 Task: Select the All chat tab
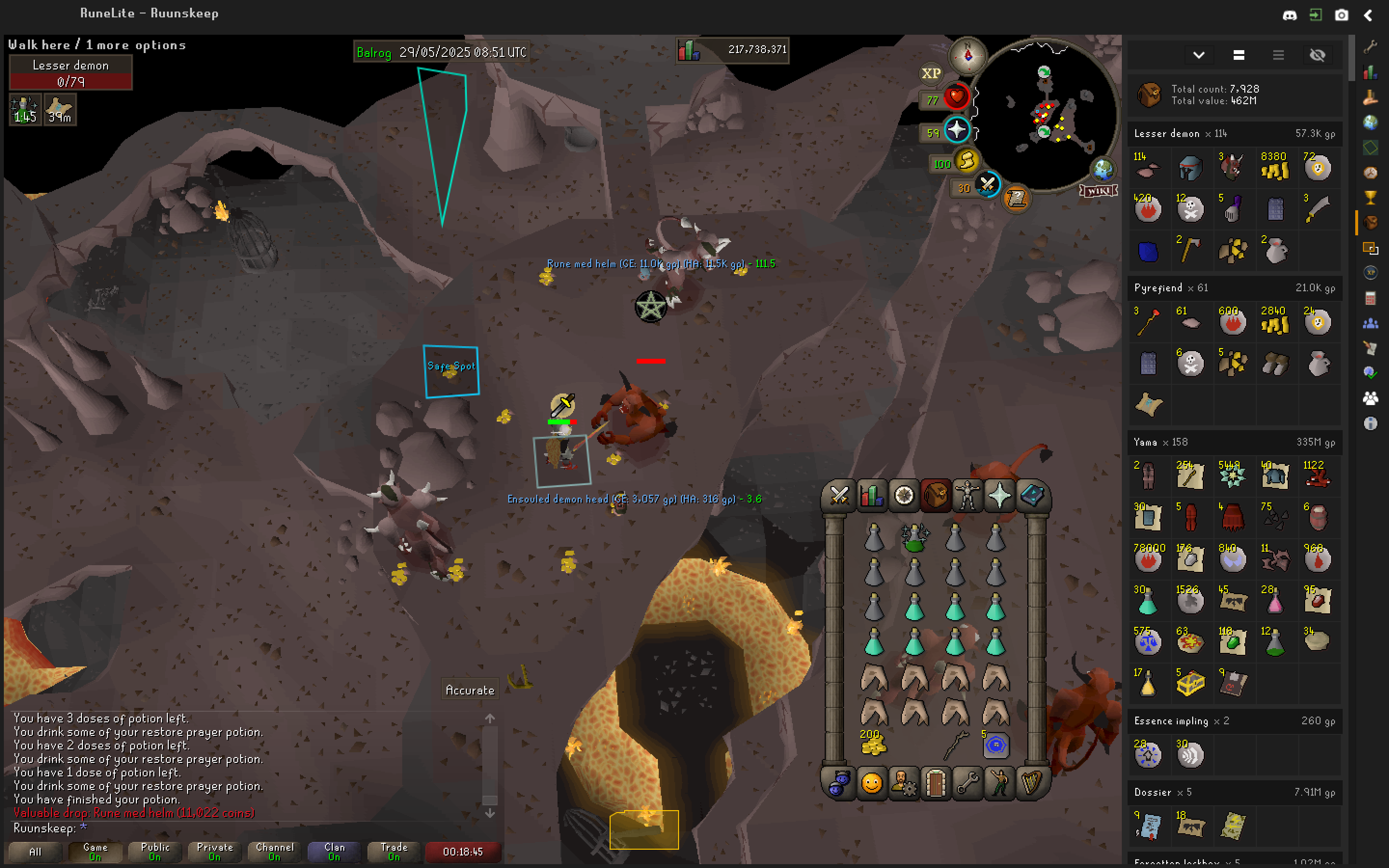point(35,851)
